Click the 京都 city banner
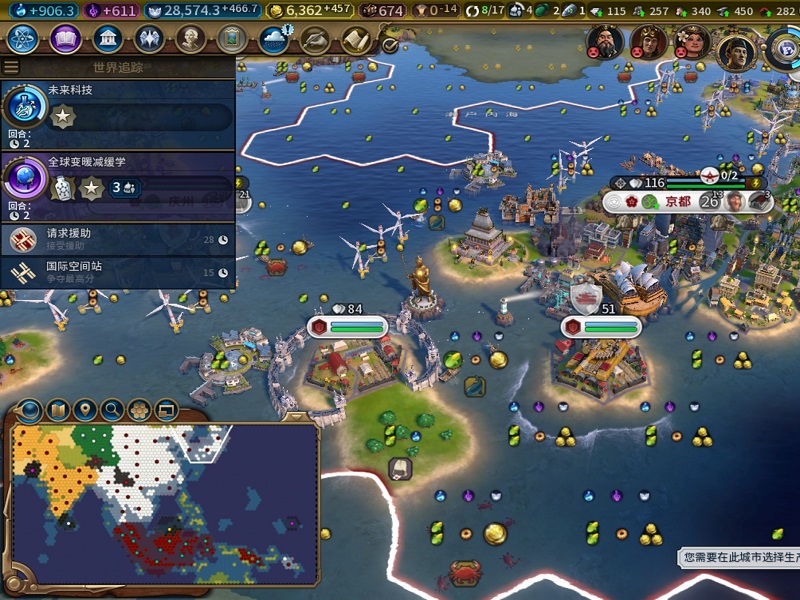Viewport: 800px width, 600px height. click(678, 201)
